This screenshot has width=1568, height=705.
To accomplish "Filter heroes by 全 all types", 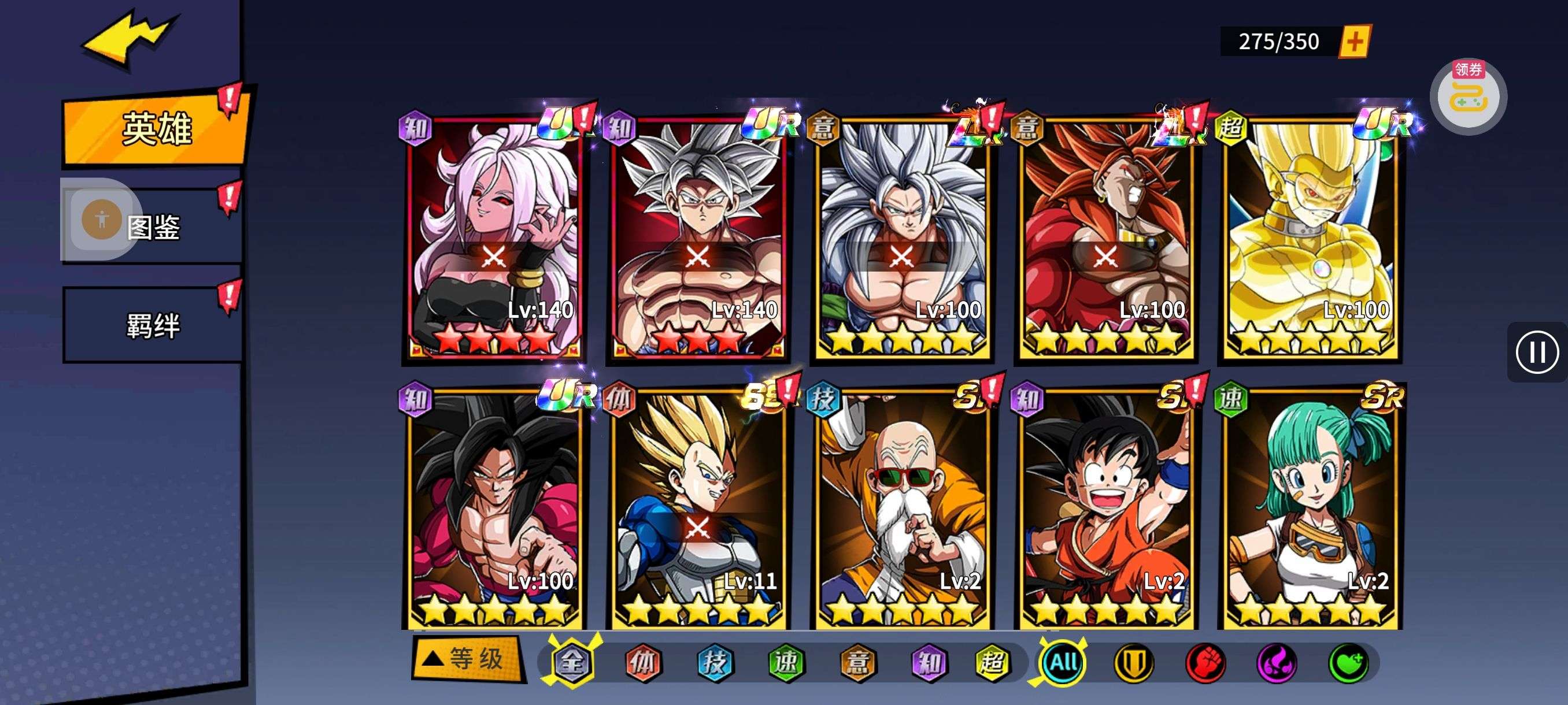I will [x=572, y=662].
